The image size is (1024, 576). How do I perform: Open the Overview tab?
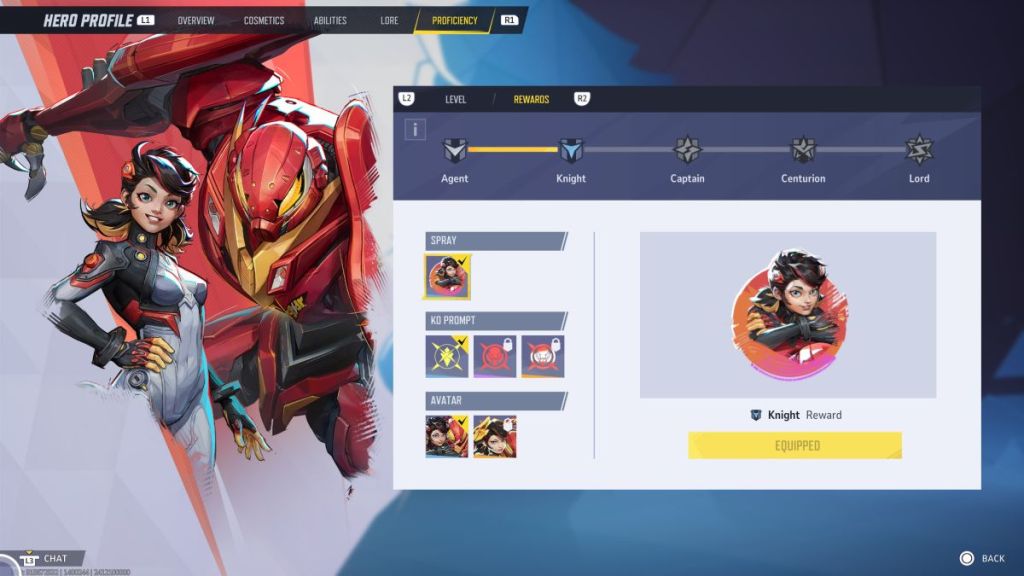196,20
